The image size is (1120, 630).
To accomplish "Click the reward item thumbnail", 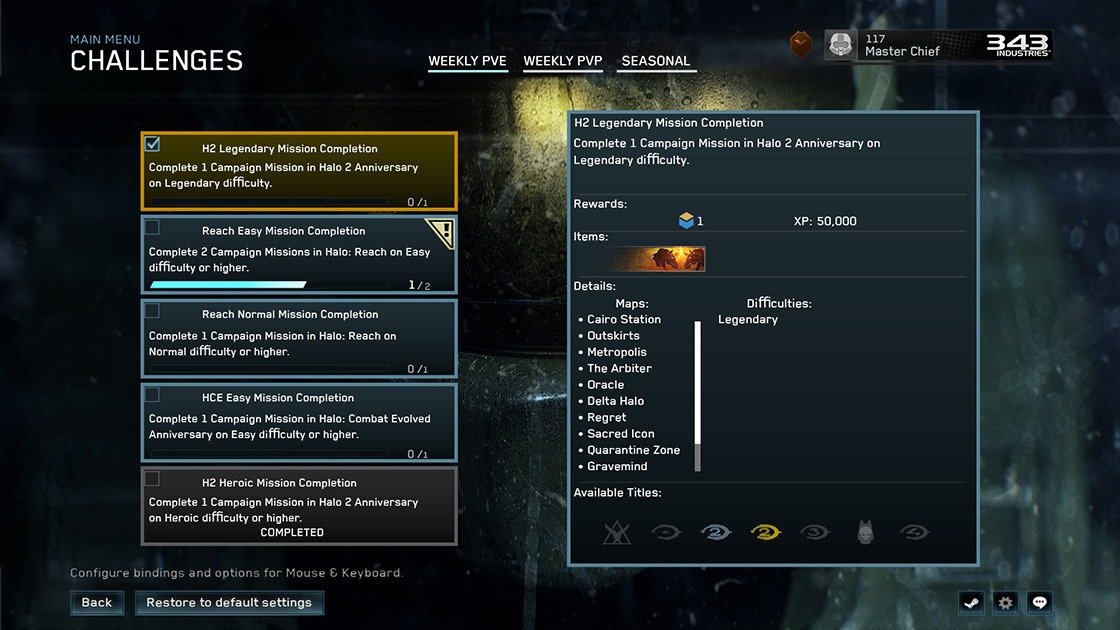I will click(660, 259).
